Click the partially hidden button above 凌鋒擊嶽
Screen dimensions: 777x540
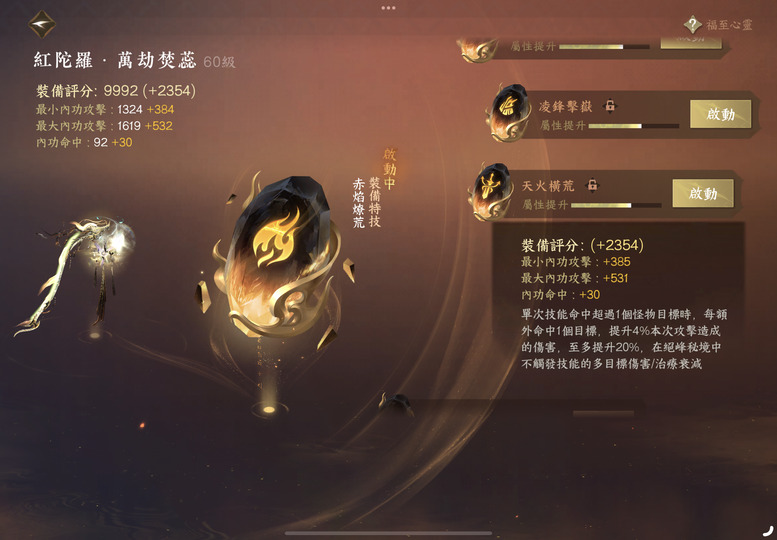click(x=690, y=39)
